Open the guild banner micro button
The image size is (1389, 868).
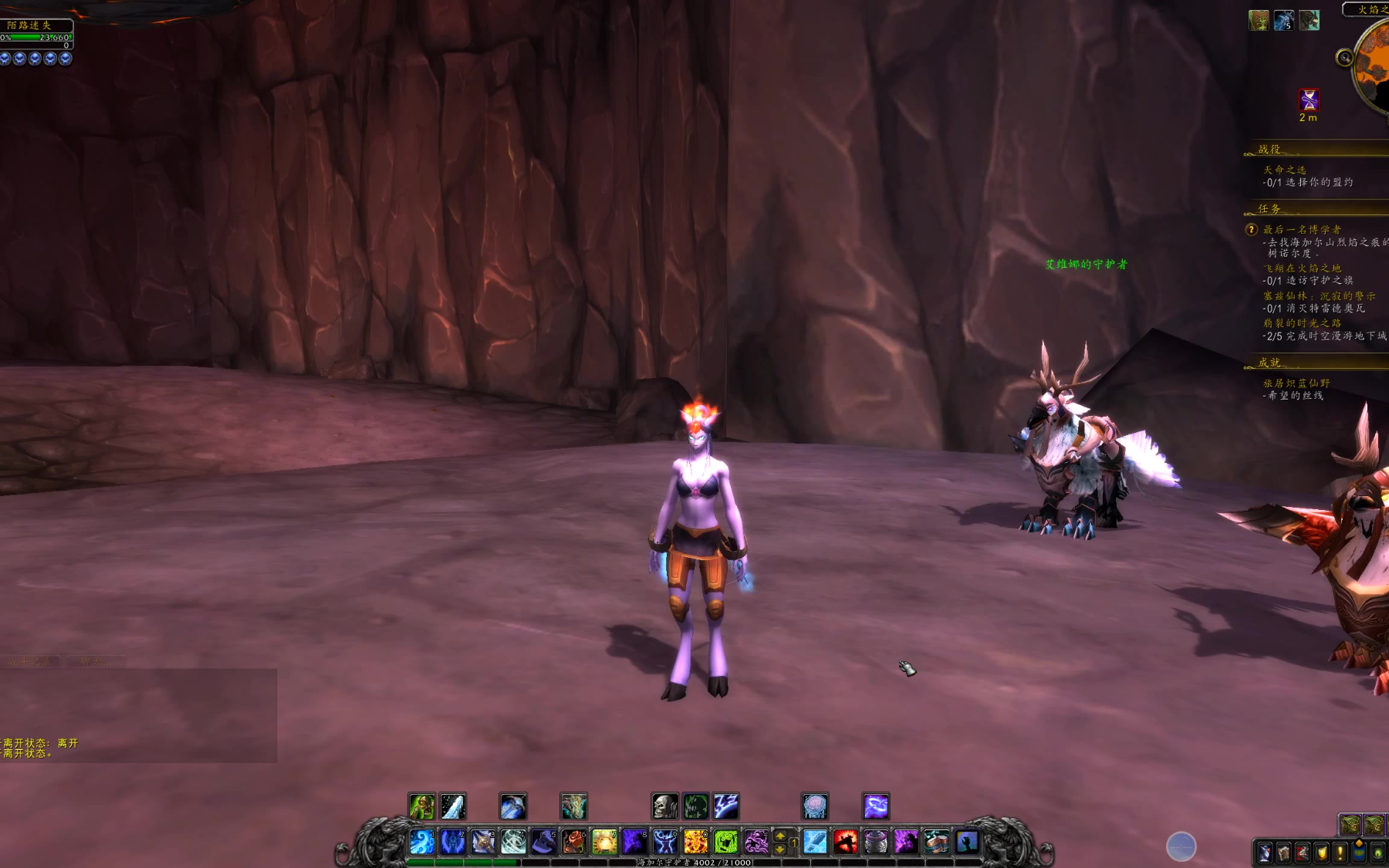point(1359,853)
